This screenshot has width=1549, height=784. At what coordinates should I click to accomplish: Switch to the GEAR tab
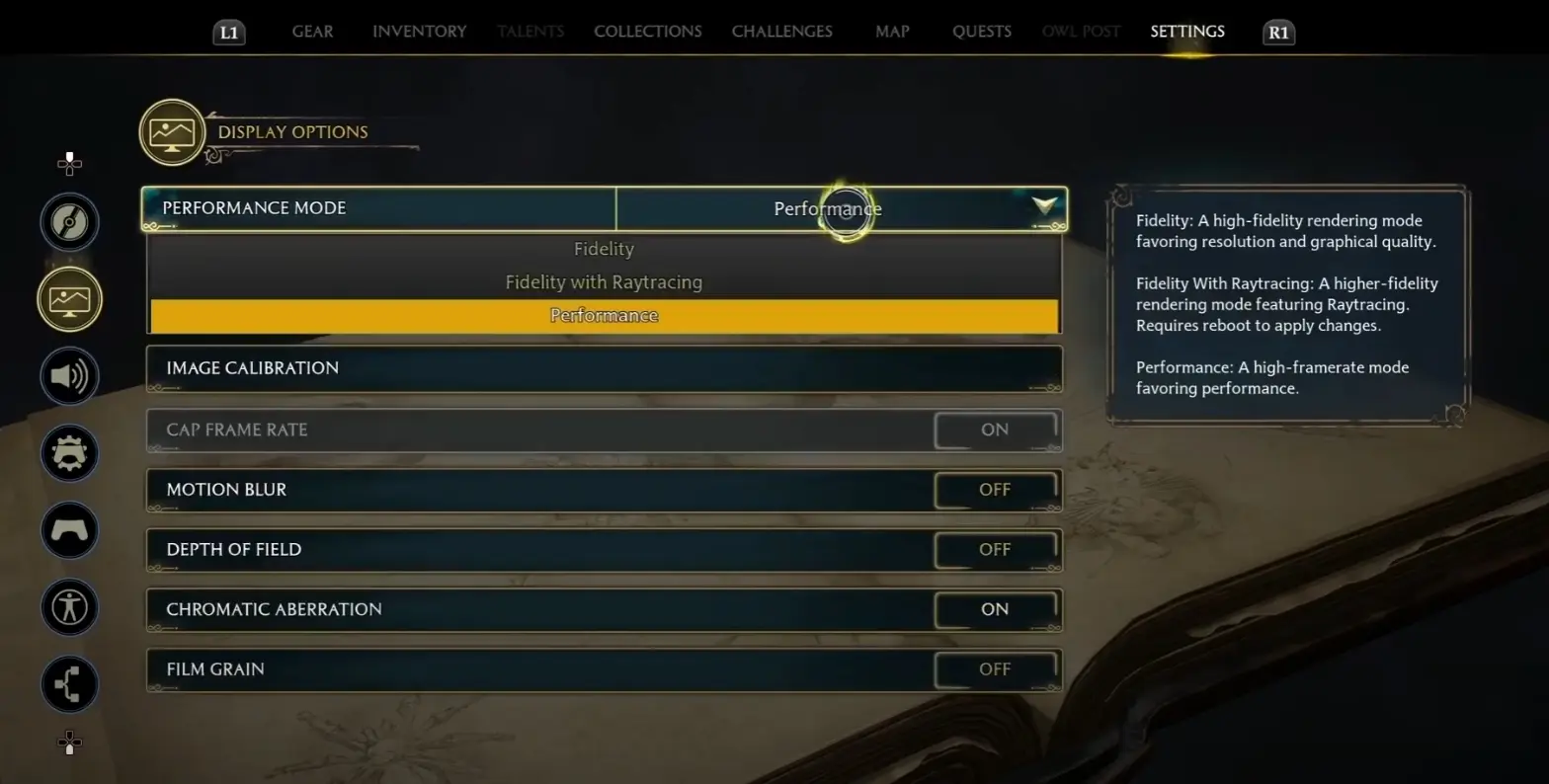(x=312, y=31)
